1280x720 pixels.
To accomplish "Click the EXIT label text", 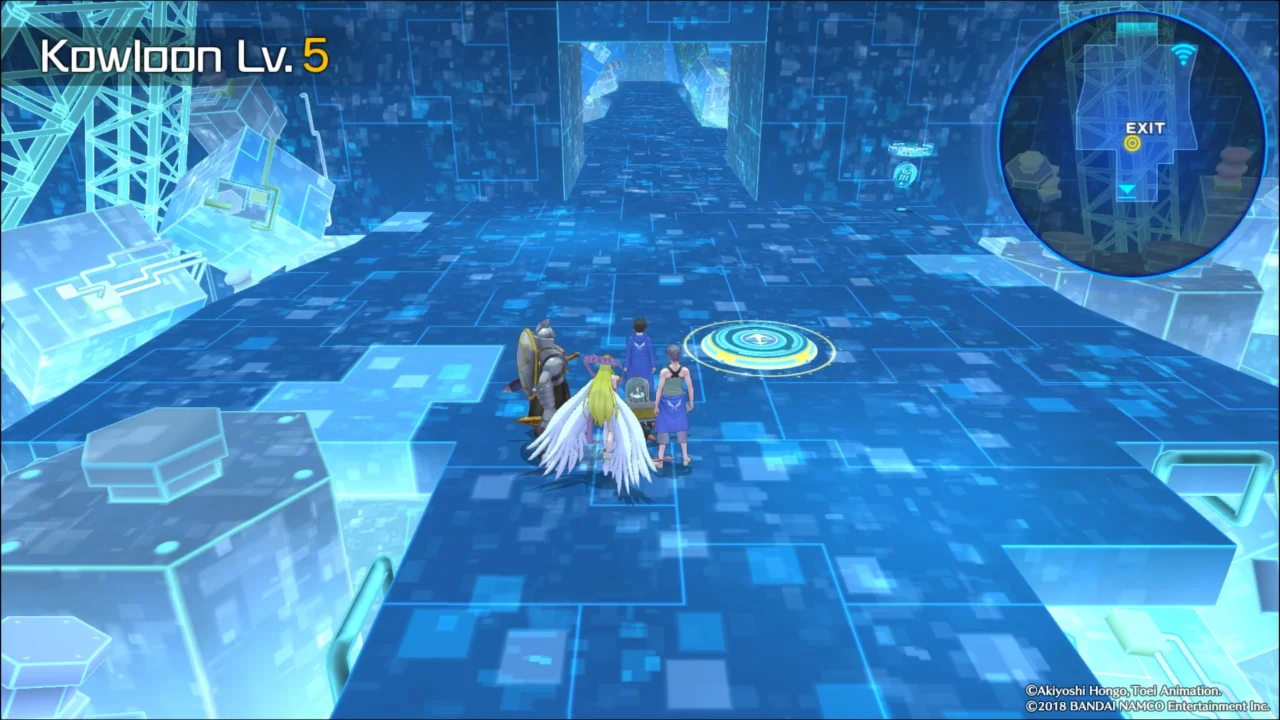I will pyautogui.click(x=1145, y=127).
